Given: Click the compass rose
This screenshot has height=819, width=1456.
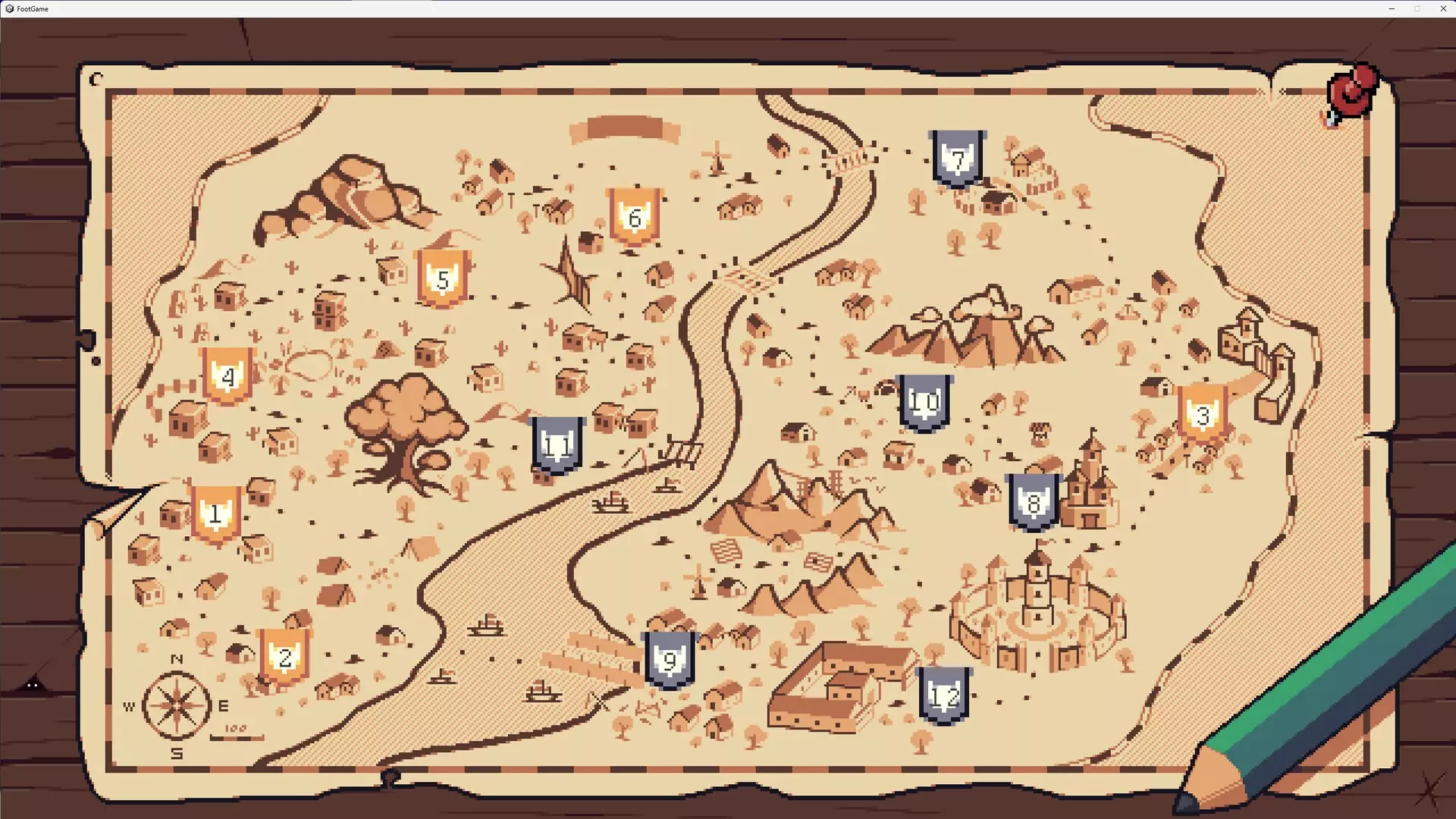Looking at the screenshot, I should point(176,704).
